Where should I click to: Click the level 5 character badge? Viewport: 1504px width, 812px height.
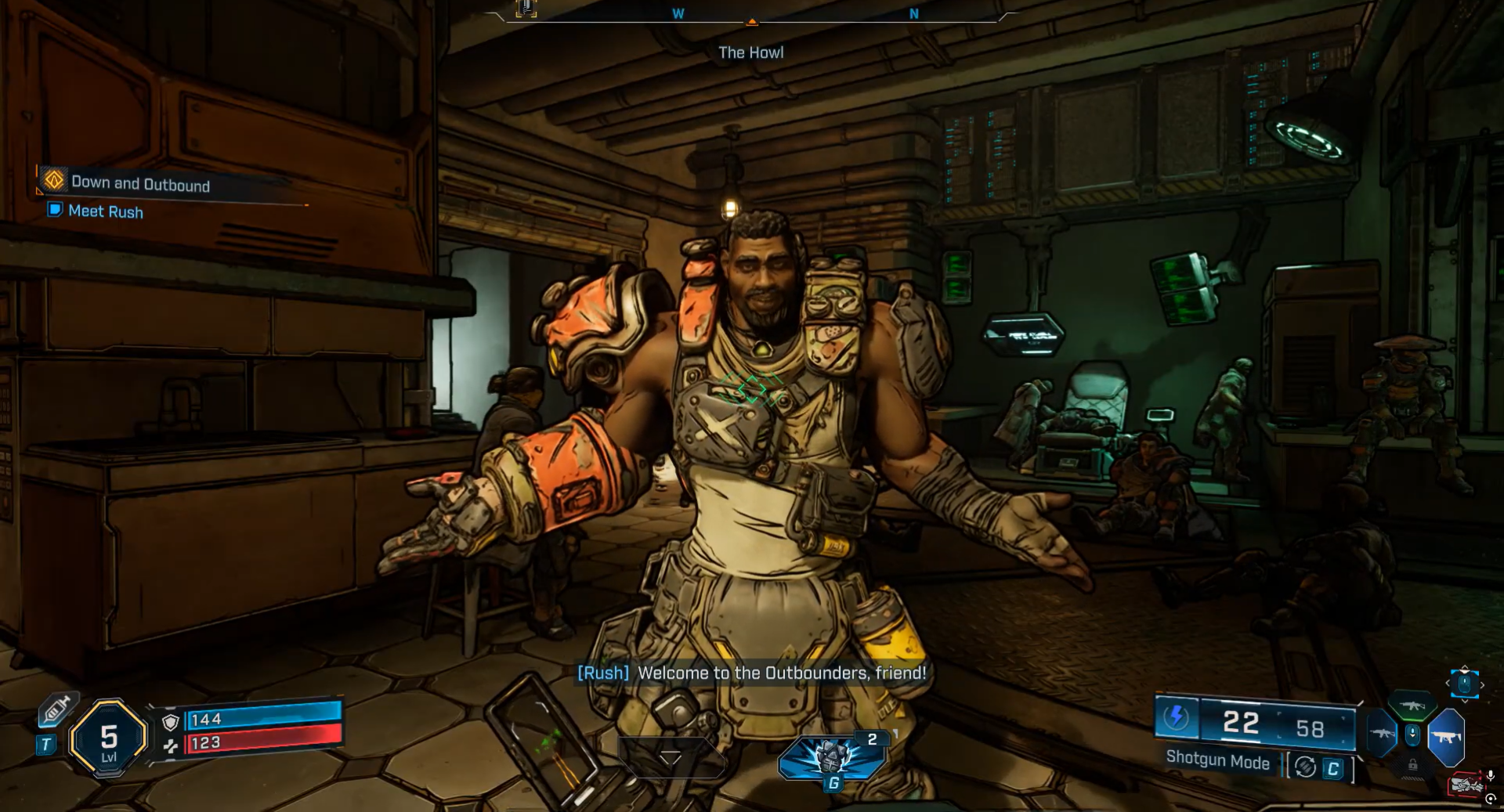click(x=109, y=738)
